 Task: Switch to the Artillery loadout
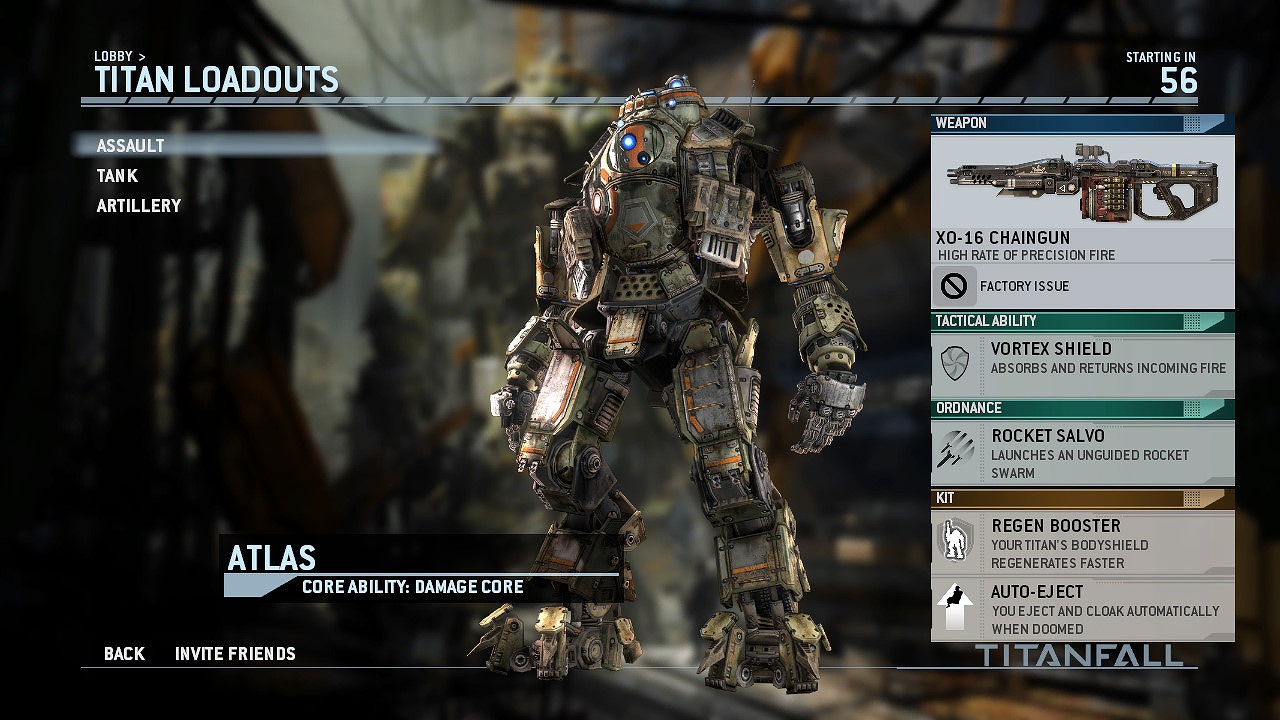tap(139, 206)
